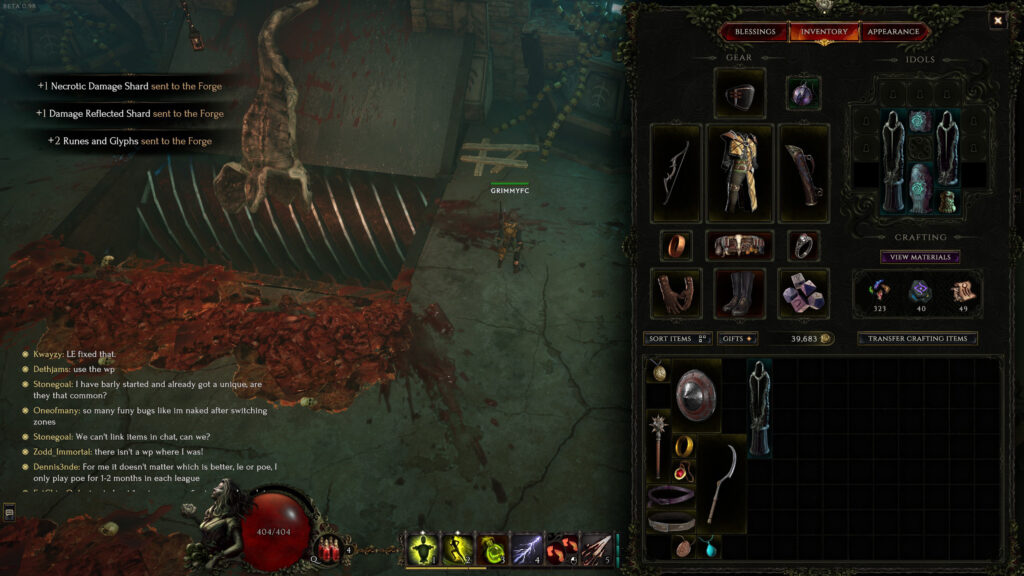Choose the equipped boots slot
This screenshot has width=1024, height=576.
(740, 293)
